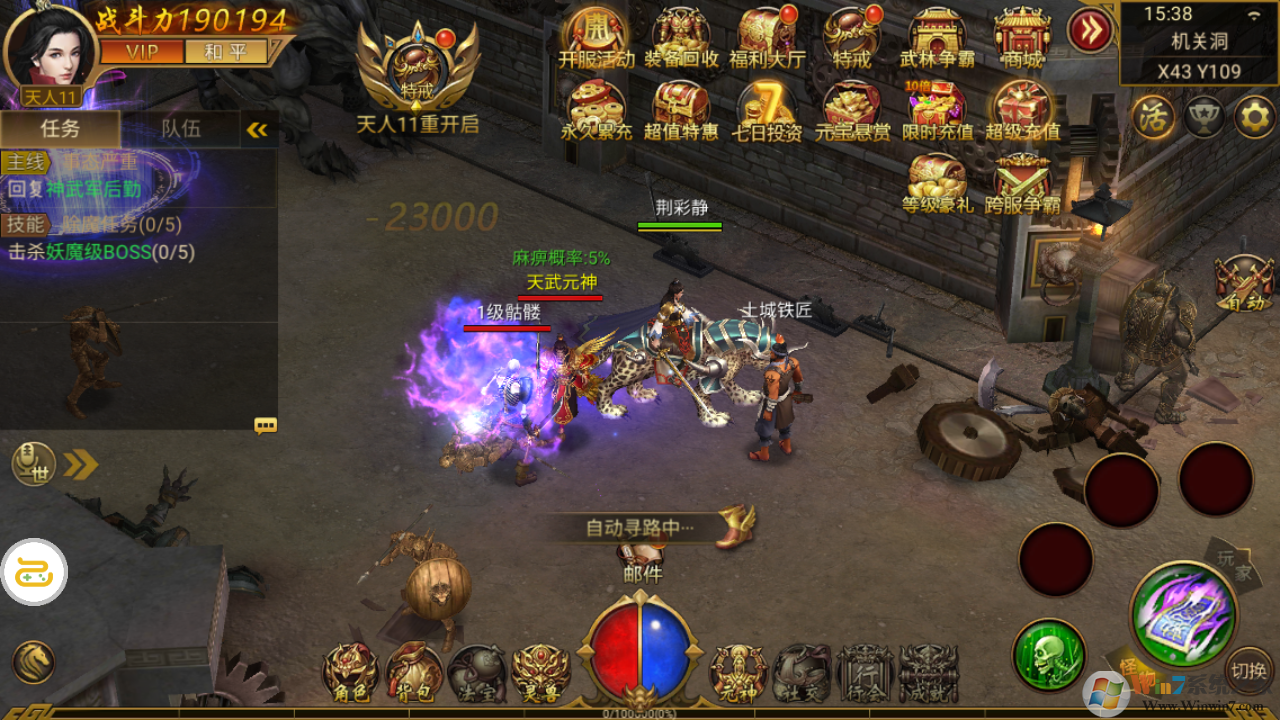Open the 开服活动 event icon
The width and height of the screenshot is (1280, 720).
coord(596,38)
